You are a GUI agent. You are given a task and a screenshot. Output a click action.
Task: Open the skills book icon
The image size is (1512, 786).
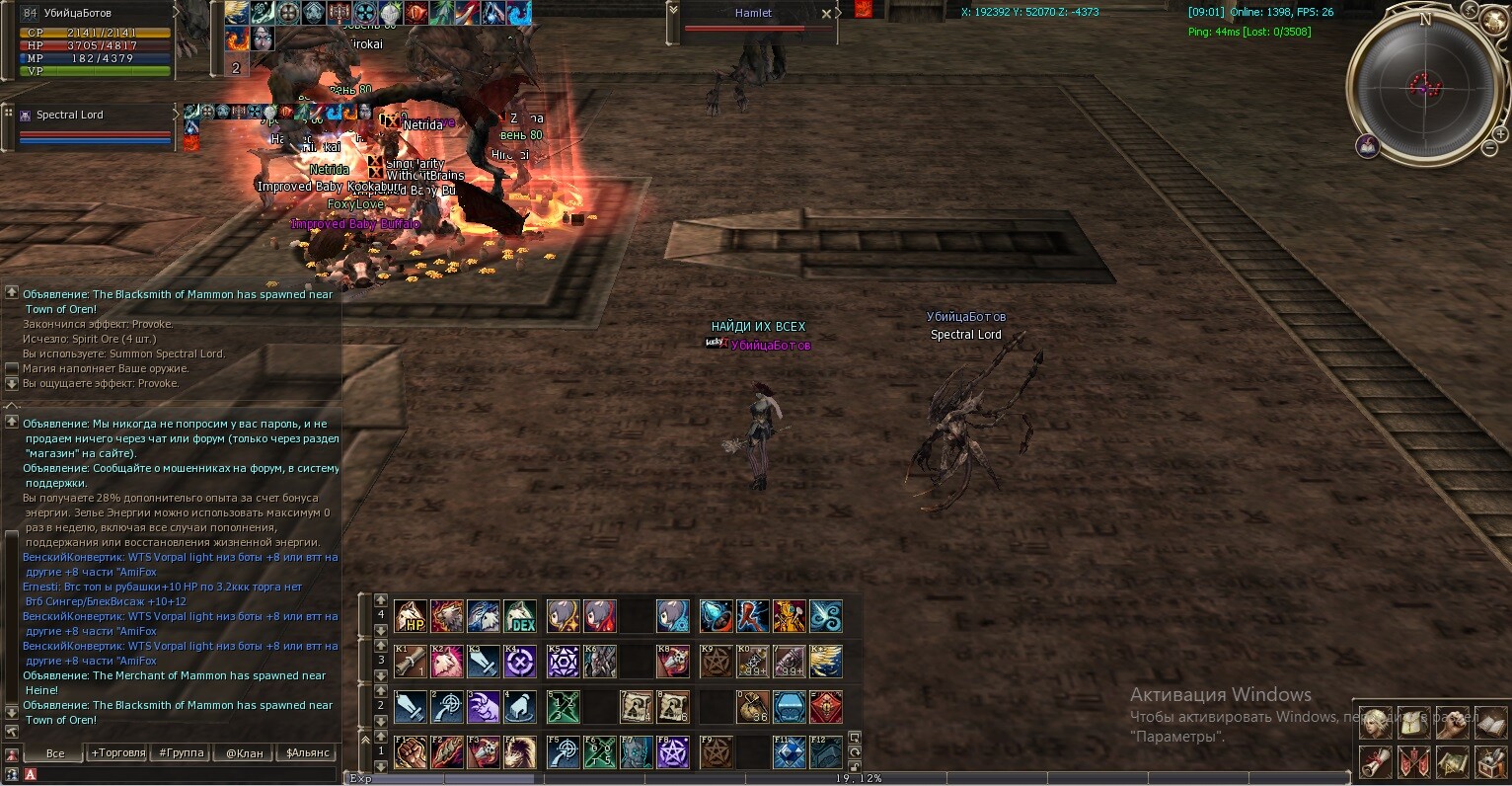[x=1489, y=724]
